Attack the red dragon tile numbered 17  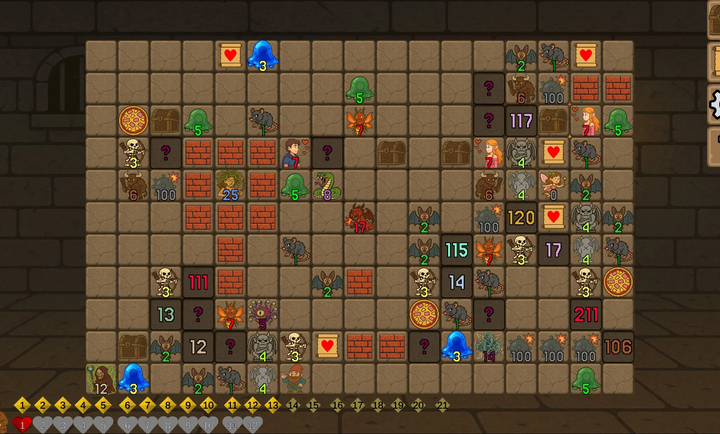pos(359,218)
